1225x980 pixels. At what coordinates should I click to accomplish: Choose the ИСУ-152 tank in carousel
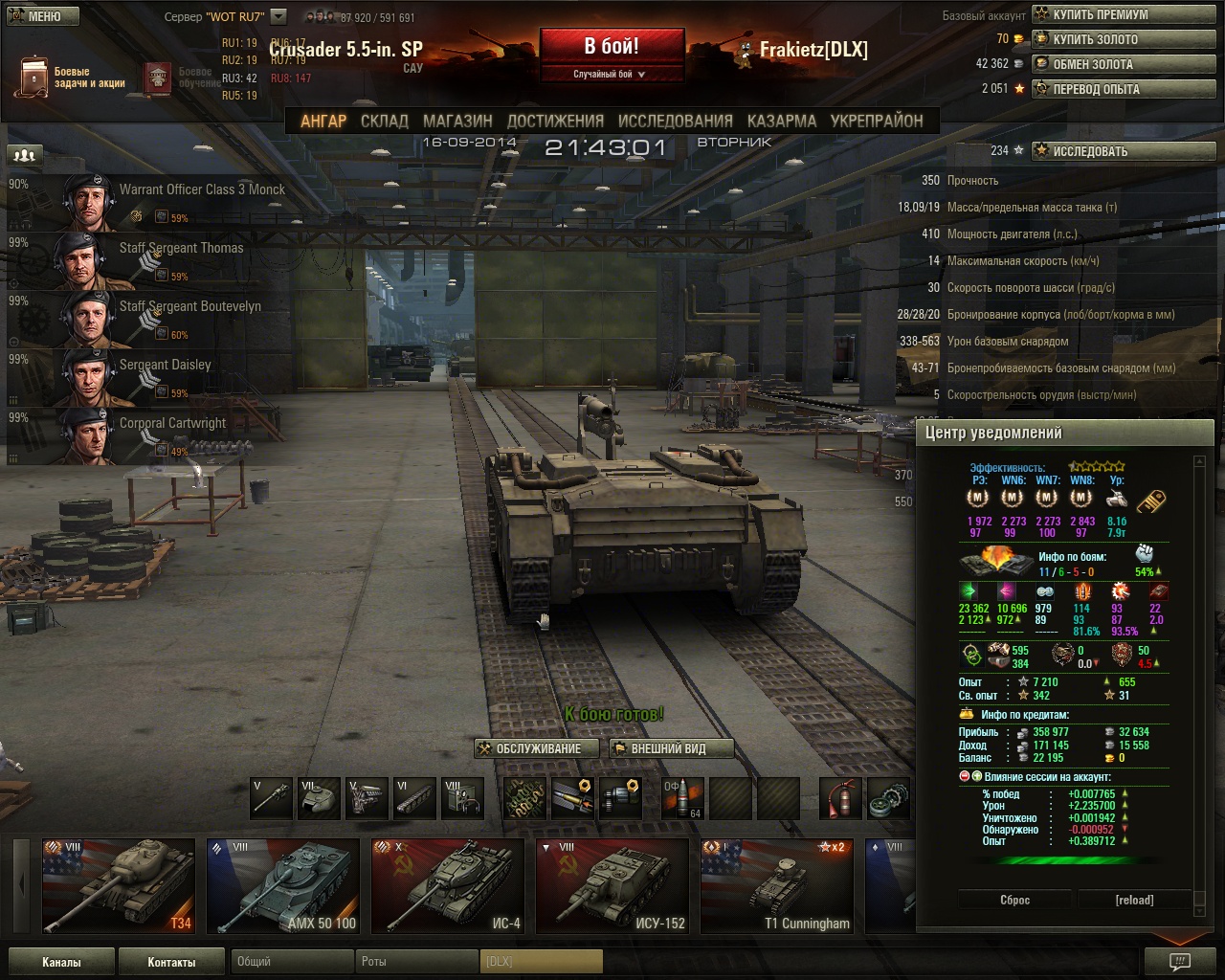[612, 885]
